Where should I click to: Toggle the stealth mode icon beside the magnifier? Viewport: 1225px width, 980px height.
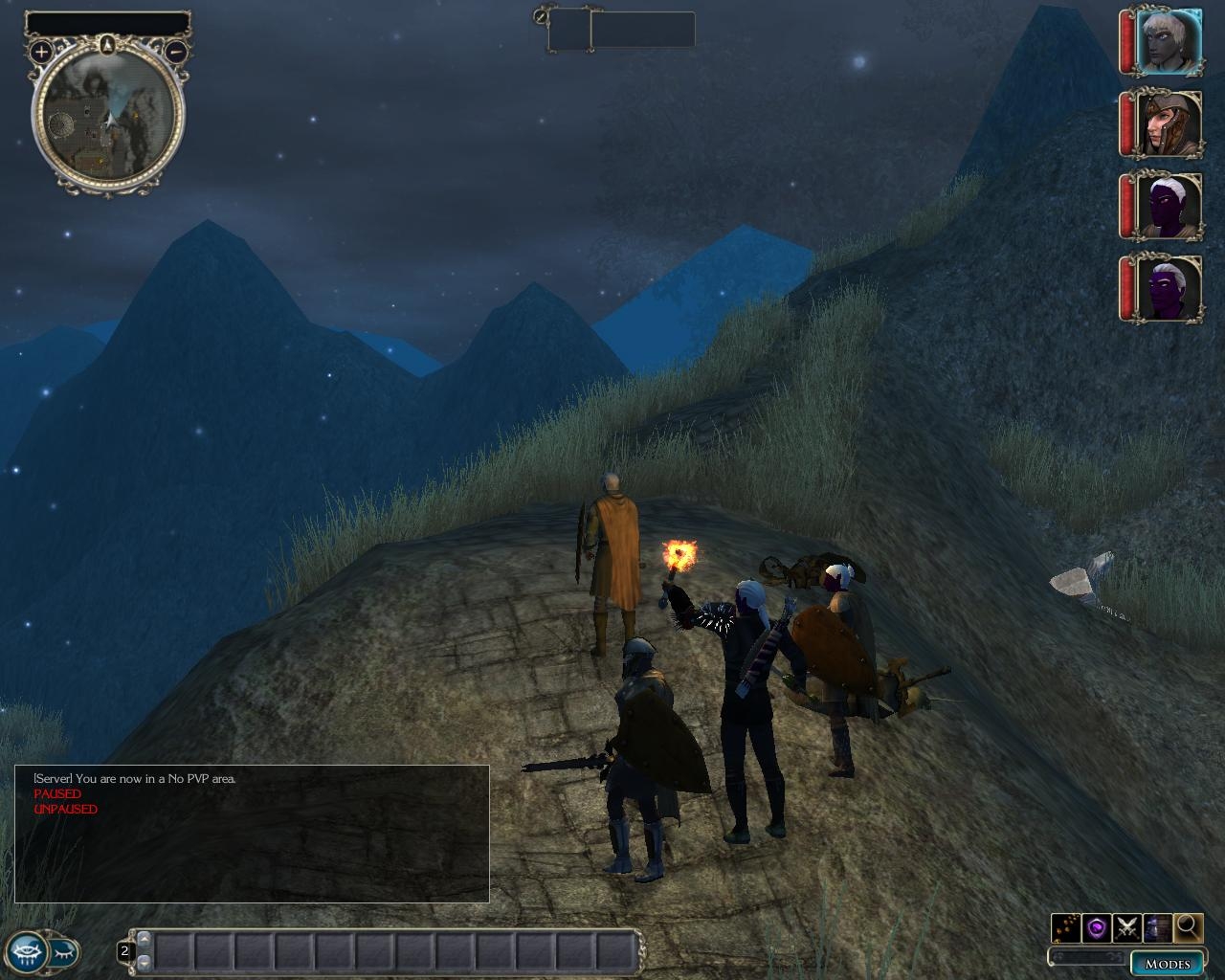coord(1157,926)
